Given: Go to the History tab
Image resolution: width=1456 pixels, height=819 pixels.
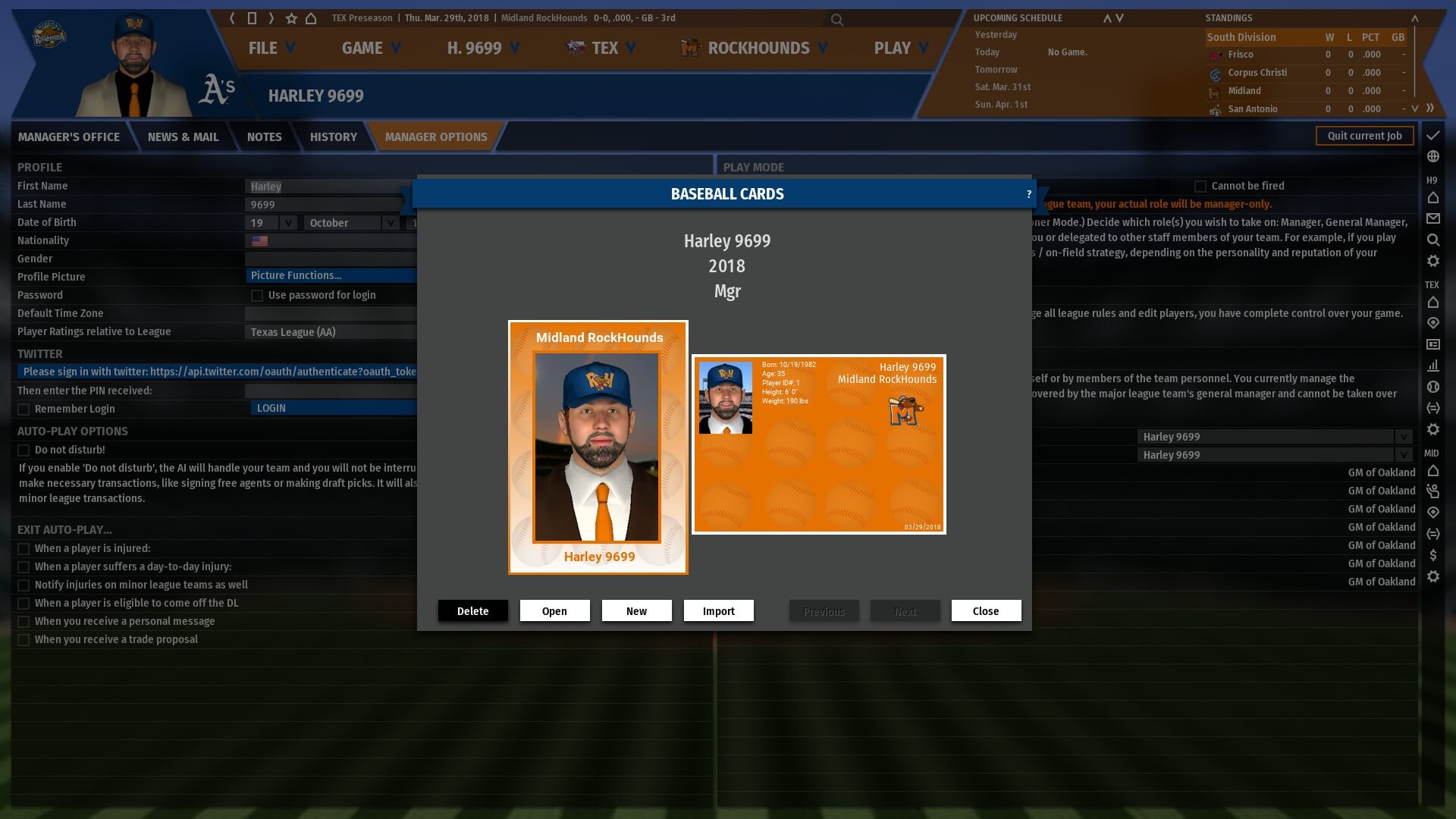Looking at the screenshot, I should pos(333,137).
